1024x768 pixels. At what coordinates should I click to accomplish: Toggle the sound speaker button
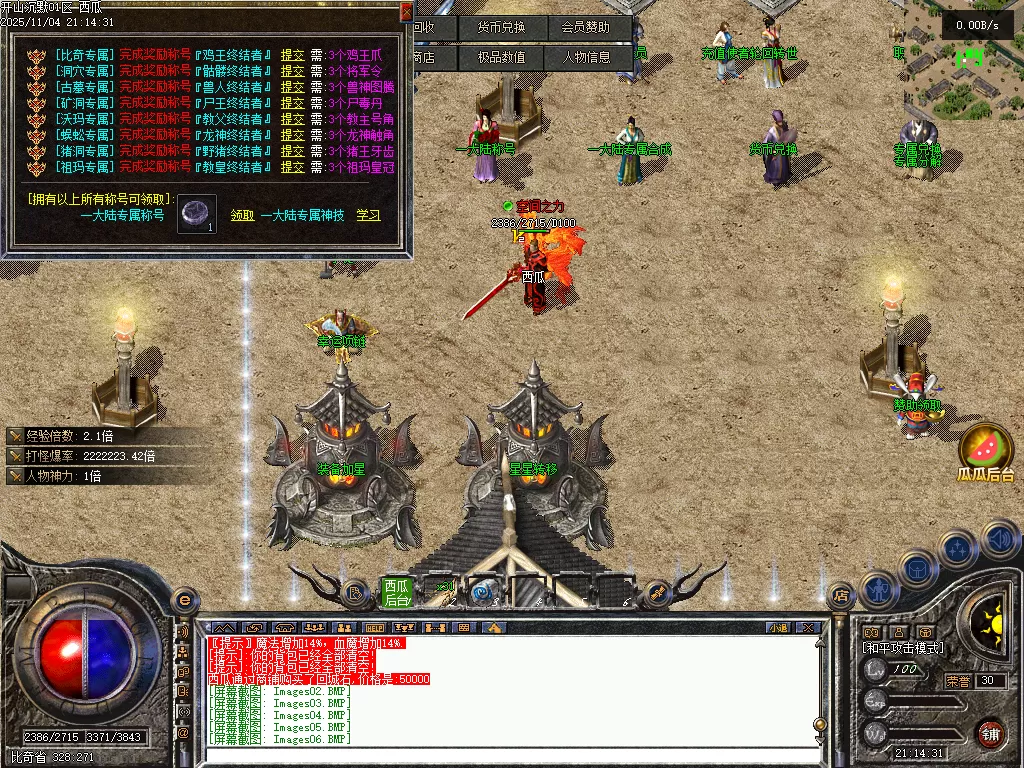point(1000,540)
